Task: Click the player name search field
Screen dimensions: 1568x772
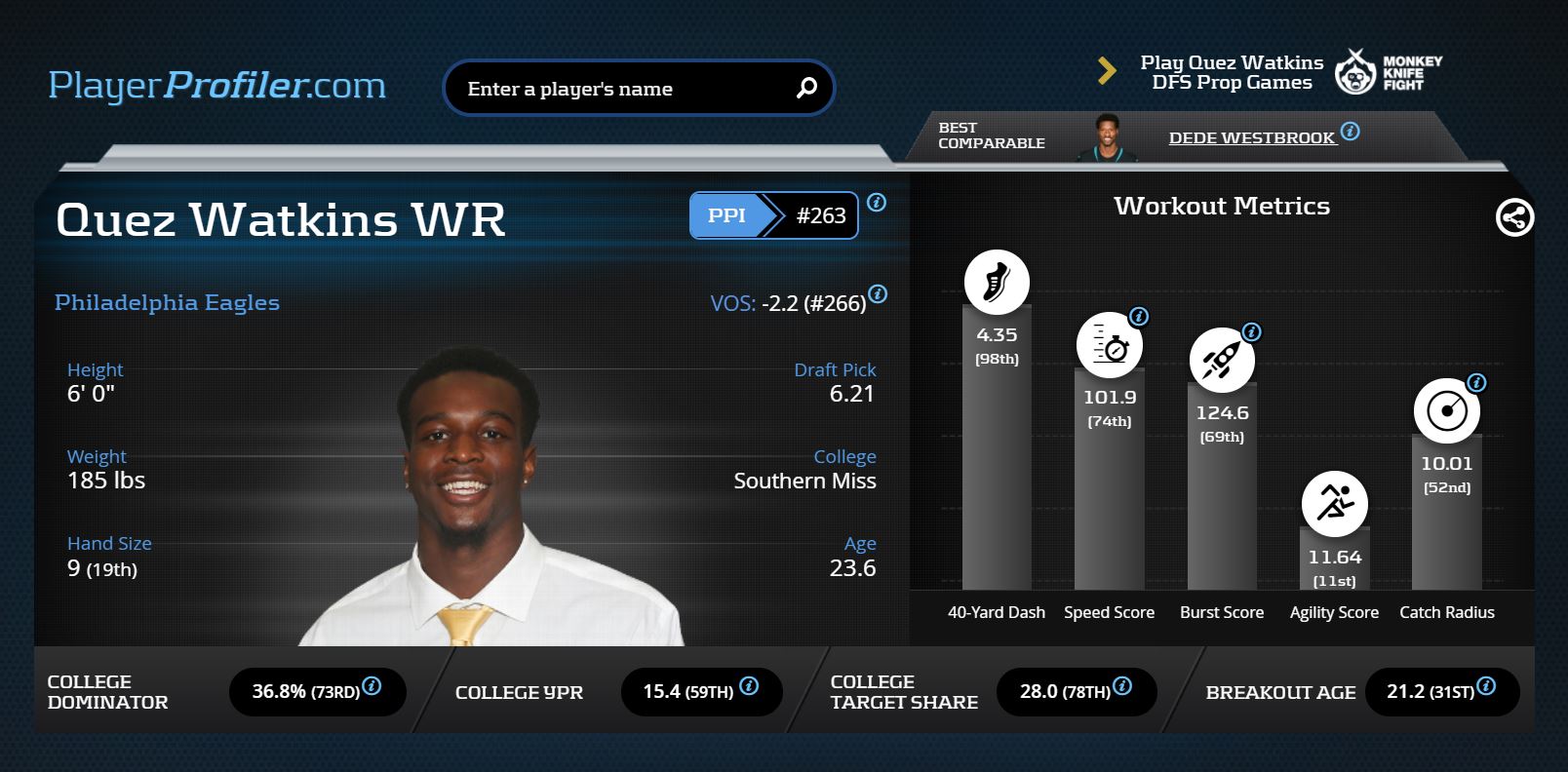Action: point(624,89)
